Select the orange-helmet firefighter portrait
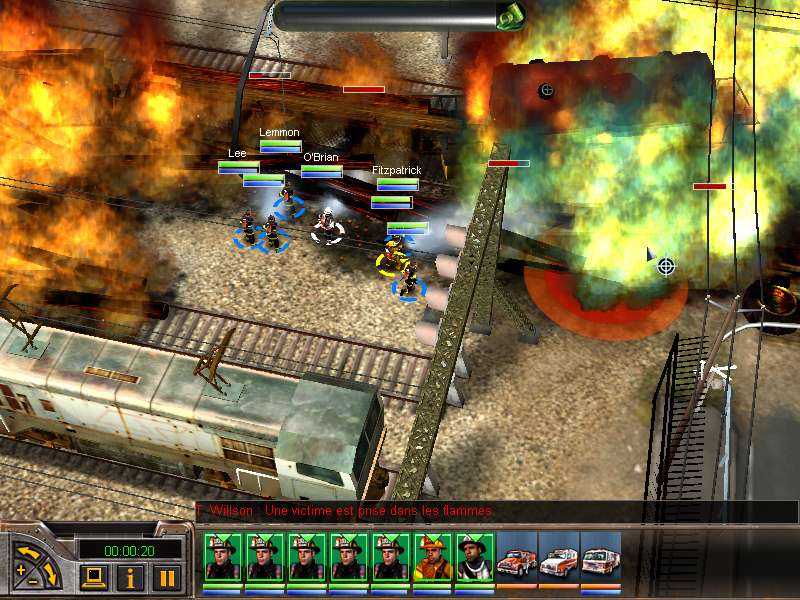Viewport: 800px width, 600px height. [432, 556]
